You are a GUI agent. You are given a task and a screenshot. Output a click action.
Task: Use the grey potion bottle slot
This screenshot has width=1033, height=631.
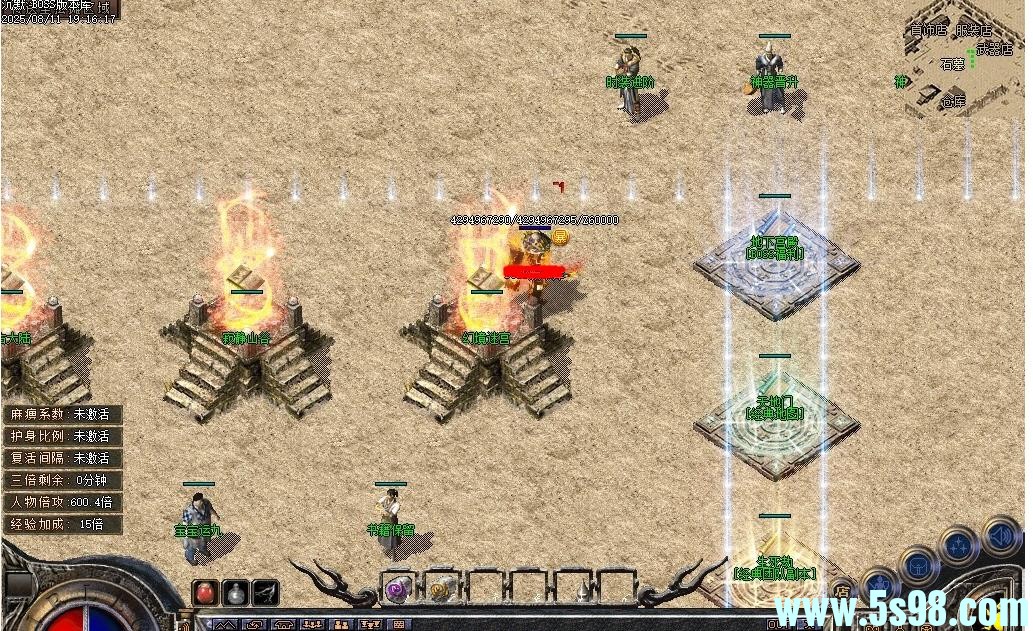[x=235, y=592]
